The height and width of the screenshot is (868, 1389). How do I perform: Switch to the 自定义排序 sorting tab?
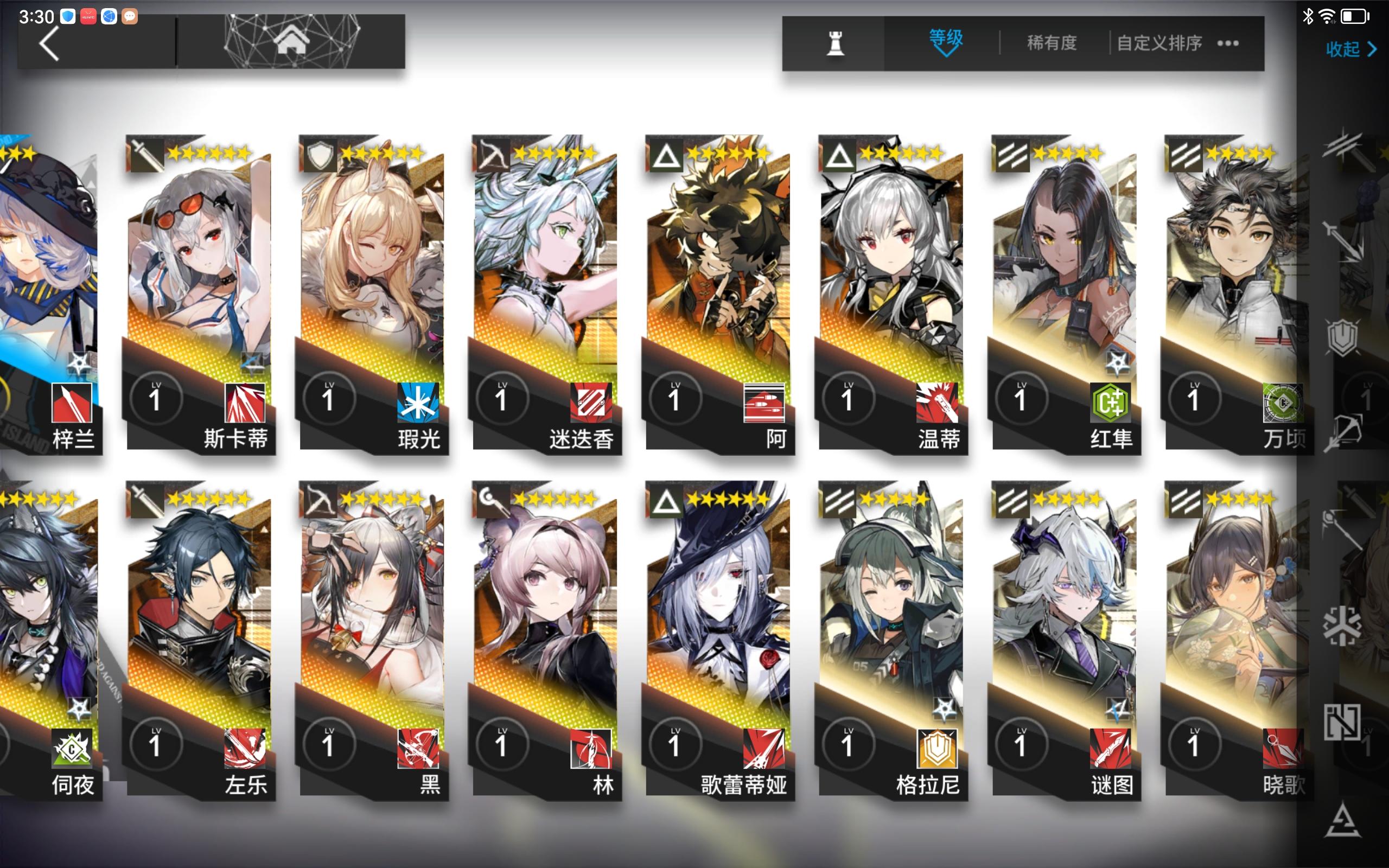(1161, 43)
